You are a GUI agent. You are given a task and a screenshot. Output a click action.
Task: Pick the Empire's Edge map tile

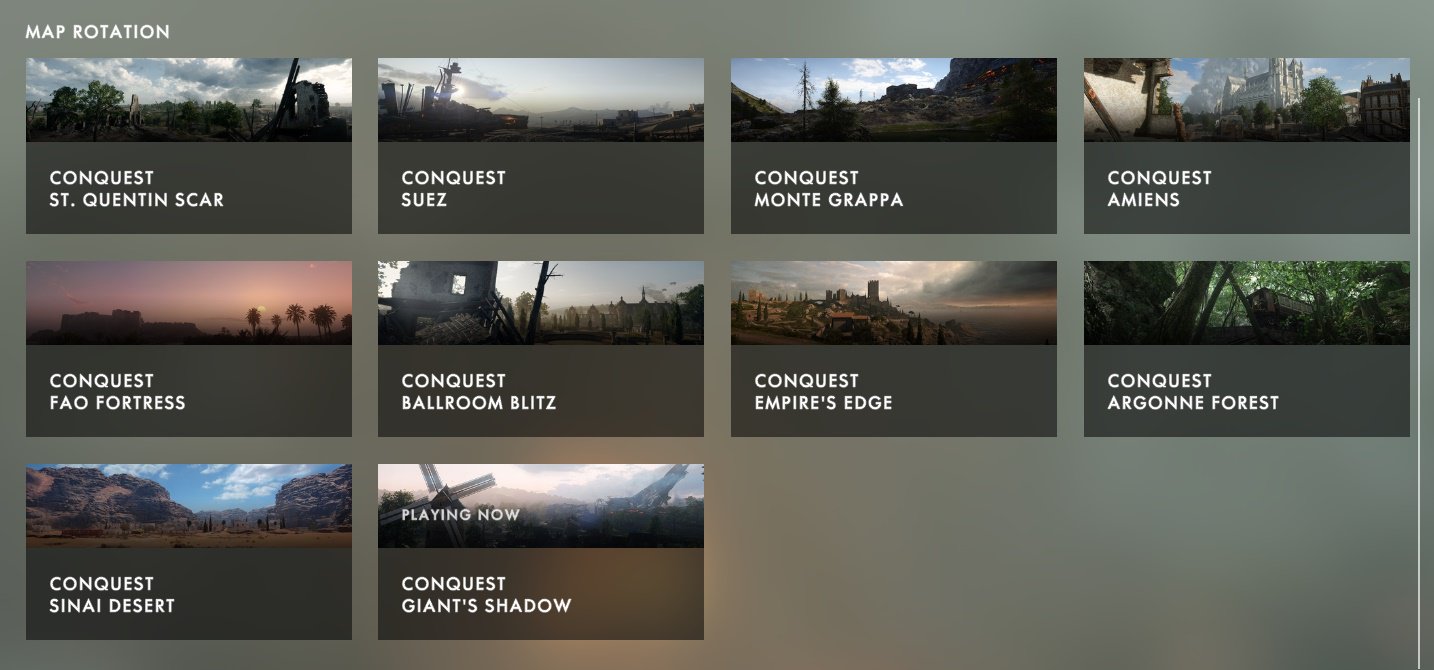[x=893, y=349]
